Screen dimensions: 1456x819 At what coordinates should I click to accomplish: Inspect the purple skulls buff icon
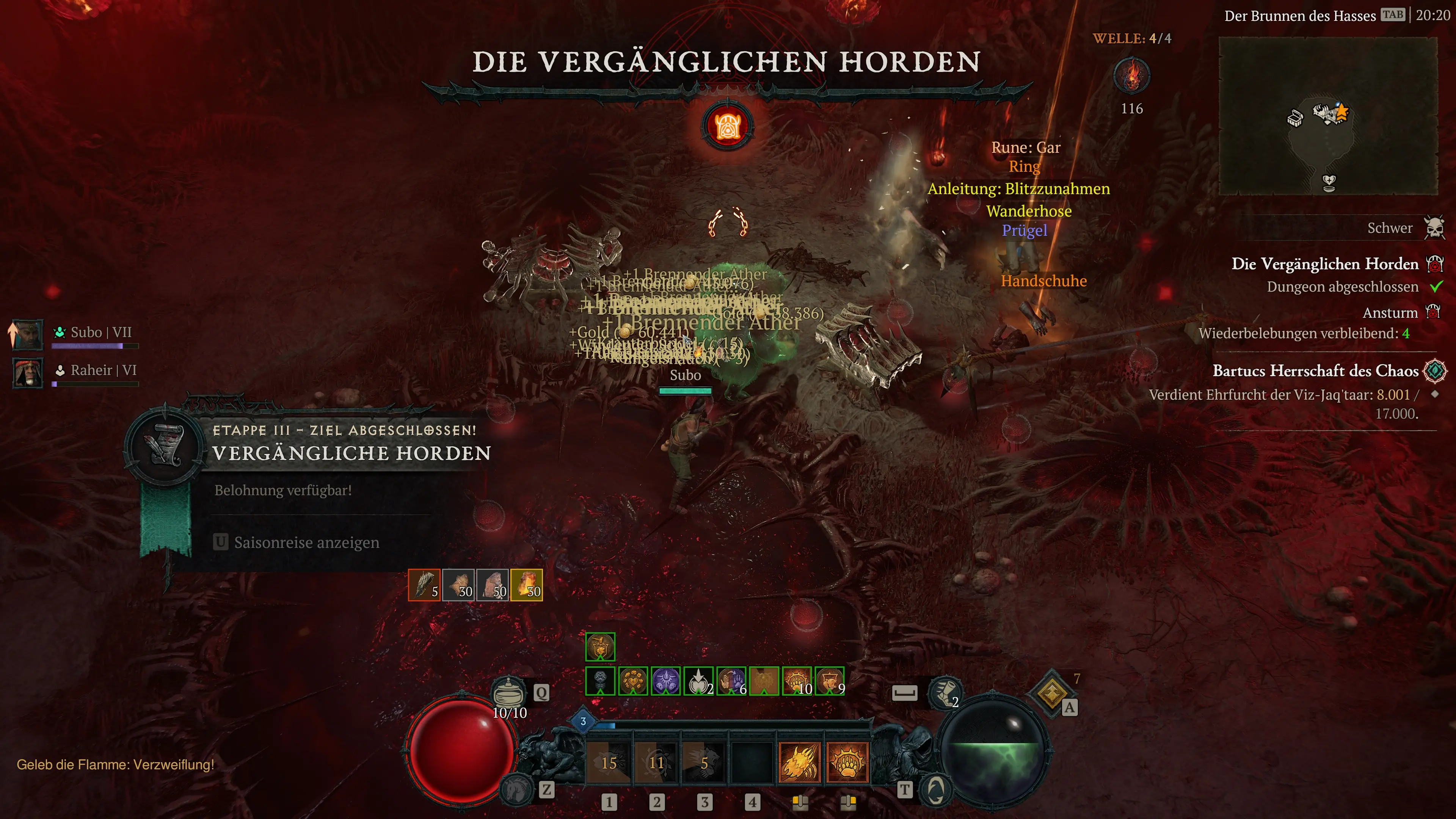pos(666,681)
